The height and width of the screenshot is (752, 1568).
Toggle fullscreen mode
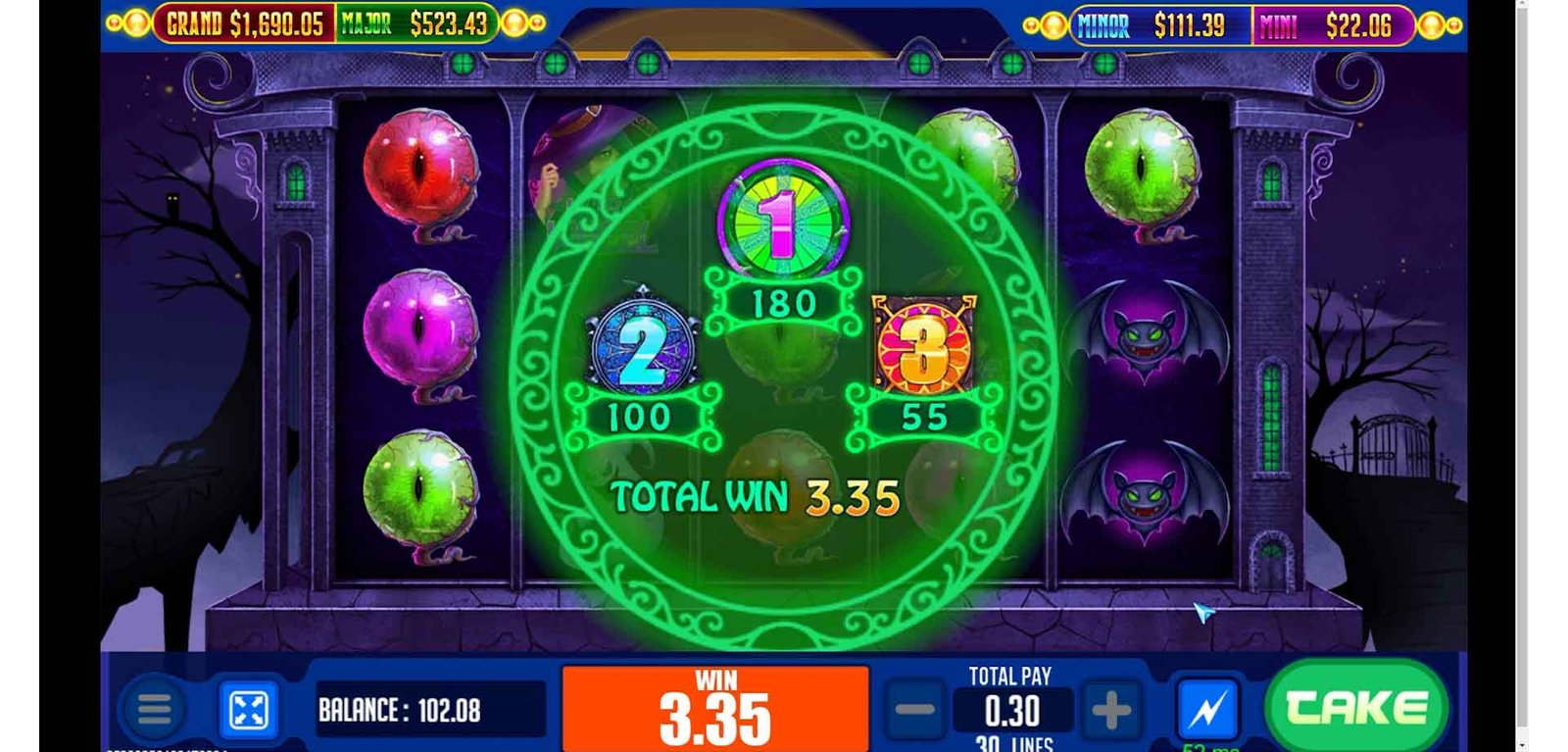point(248,710)
